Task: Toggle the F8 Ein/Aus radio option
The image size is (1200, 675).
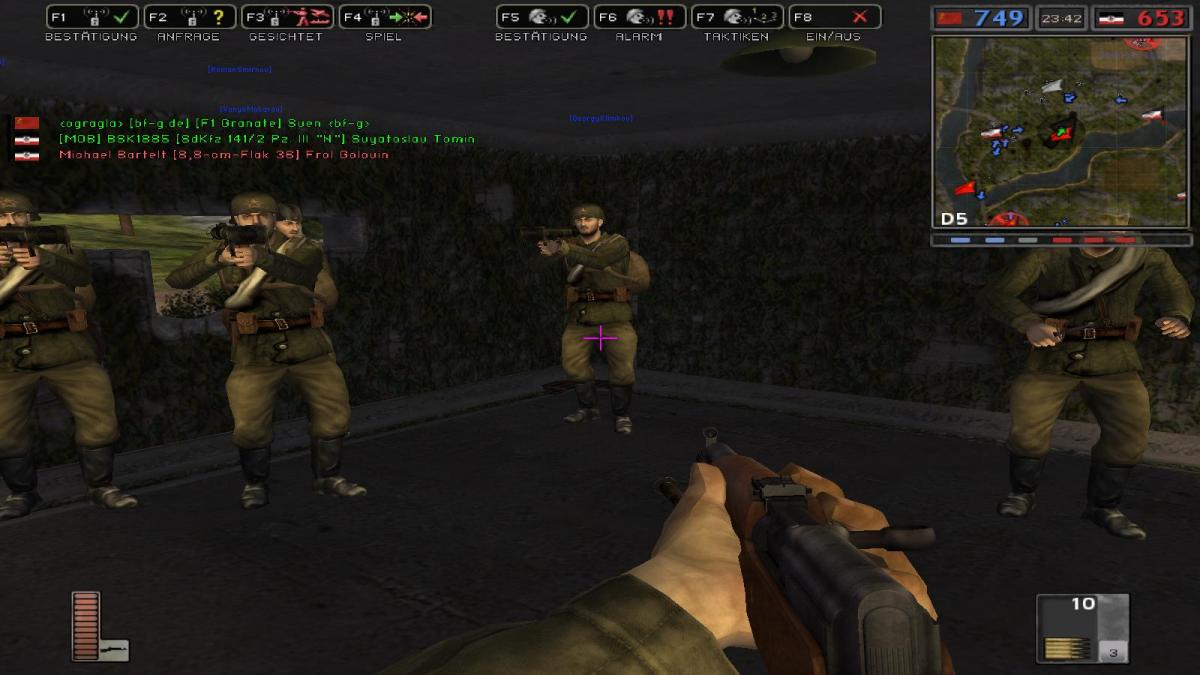Action: point(834,17)
